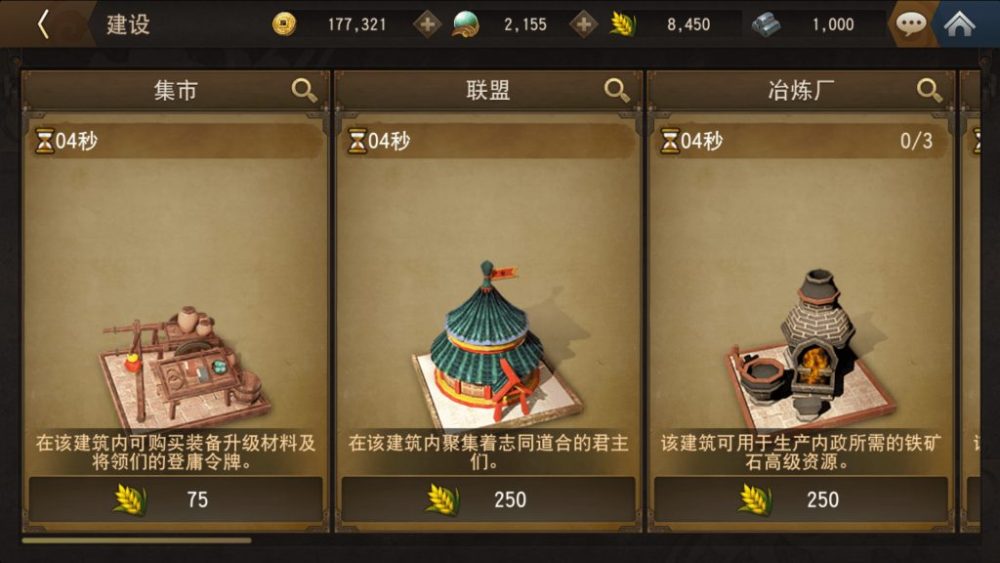Build the 冶炼厂 for 250 grain
1000x563 pixels.
point(802,499)
